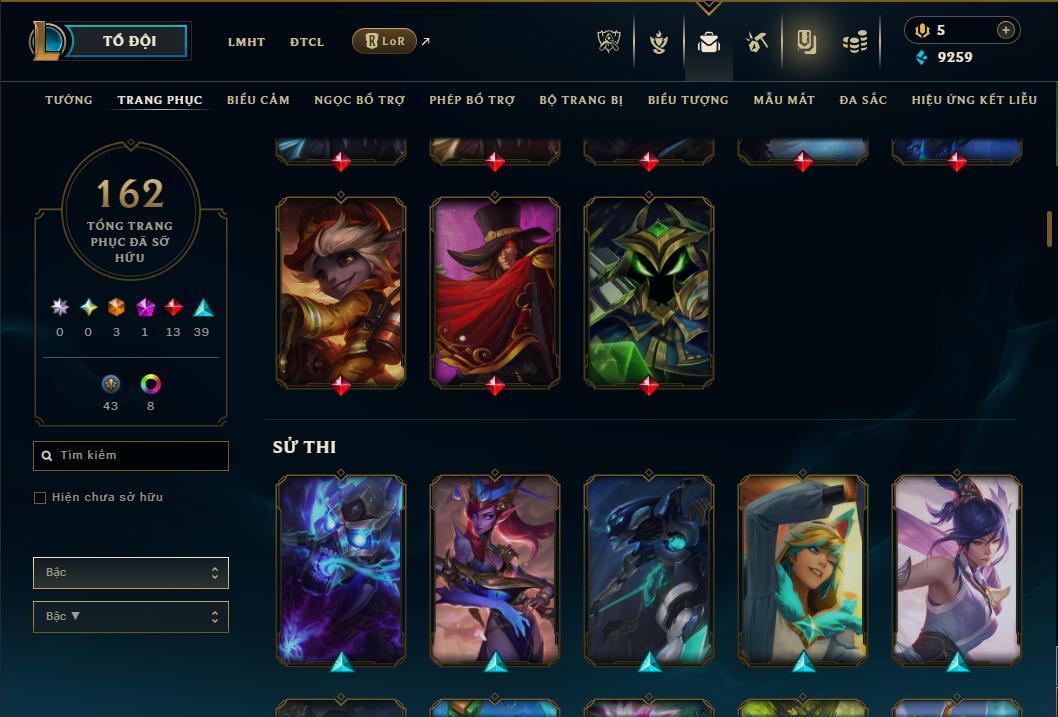Click the TỔ ĐỘI party button
The image size is (1058, 717).
click(x=130, y=41)
